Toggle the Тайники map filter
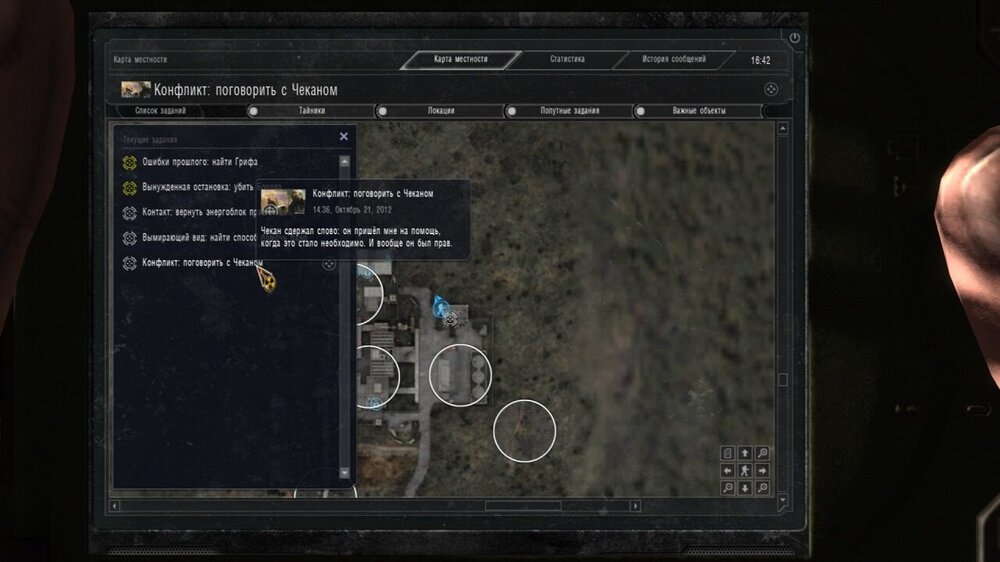Screen dimensions: 1000x562 (311, 111)
